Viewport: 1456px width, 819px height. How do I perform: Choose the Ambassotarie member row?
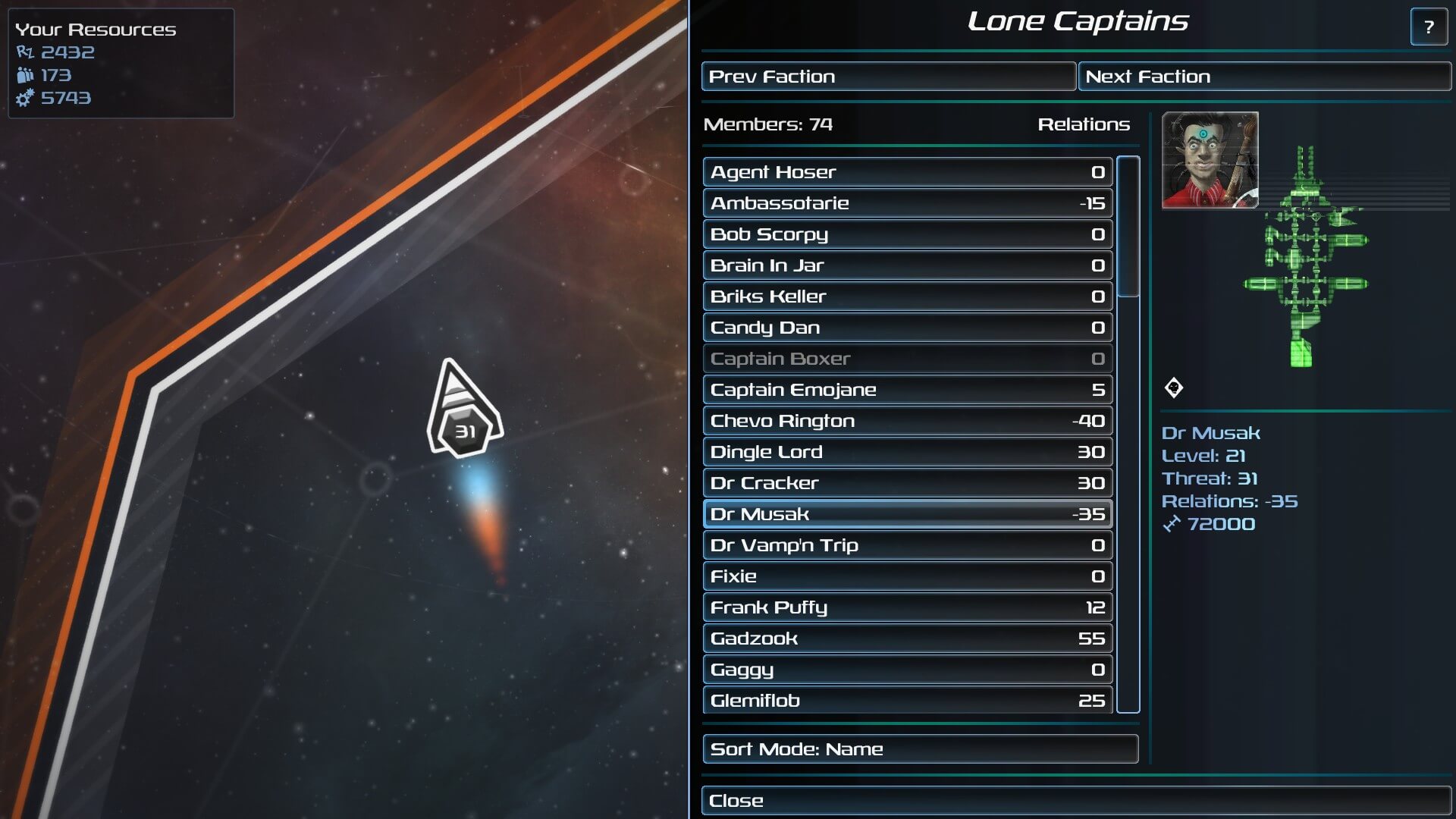pyautogui.click(x=907, y=203)
